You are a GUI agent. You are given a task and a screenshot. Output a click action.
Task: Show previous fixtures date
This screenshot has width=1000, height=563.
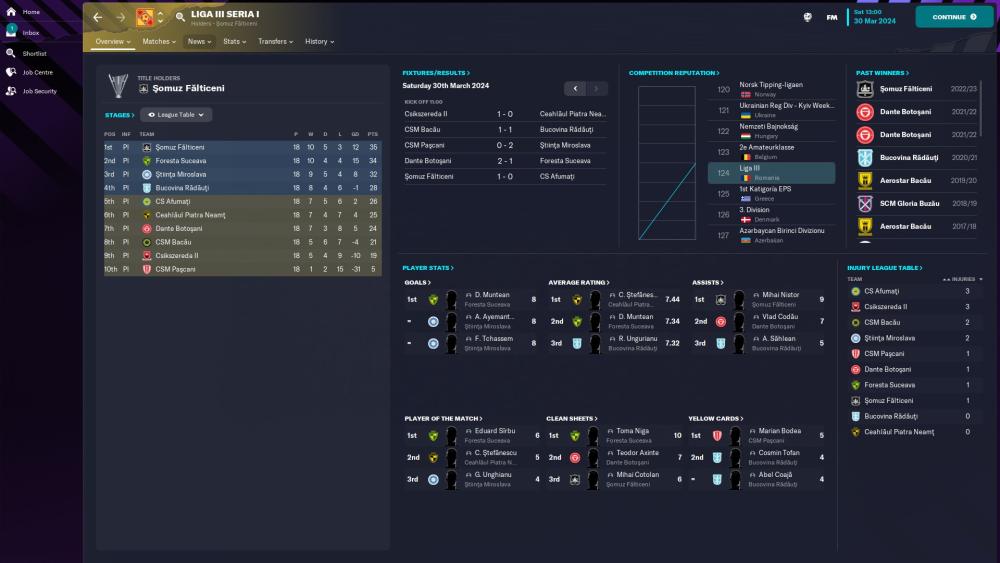coord(574,89)
